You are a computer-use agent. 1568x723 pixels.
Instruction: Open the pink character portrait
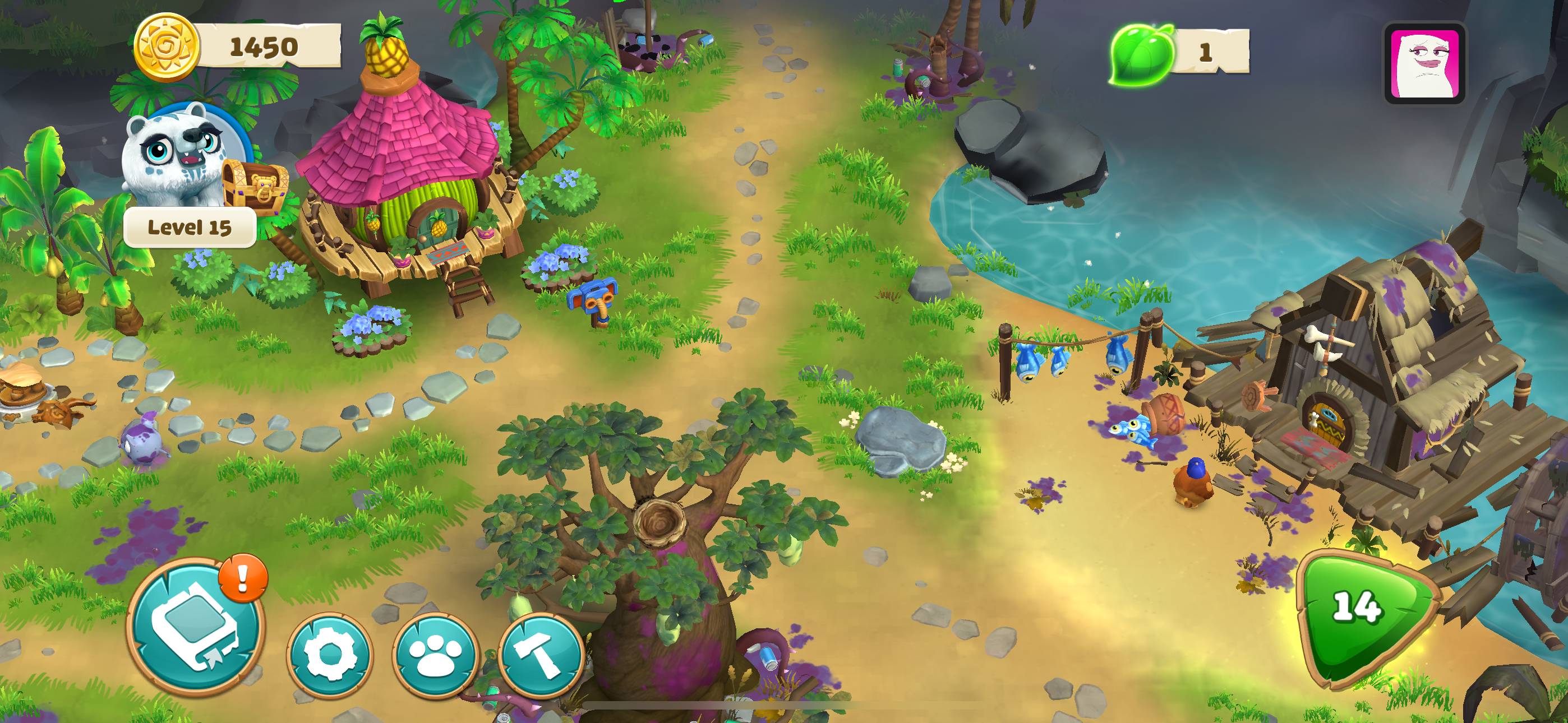click(1424, 63)
